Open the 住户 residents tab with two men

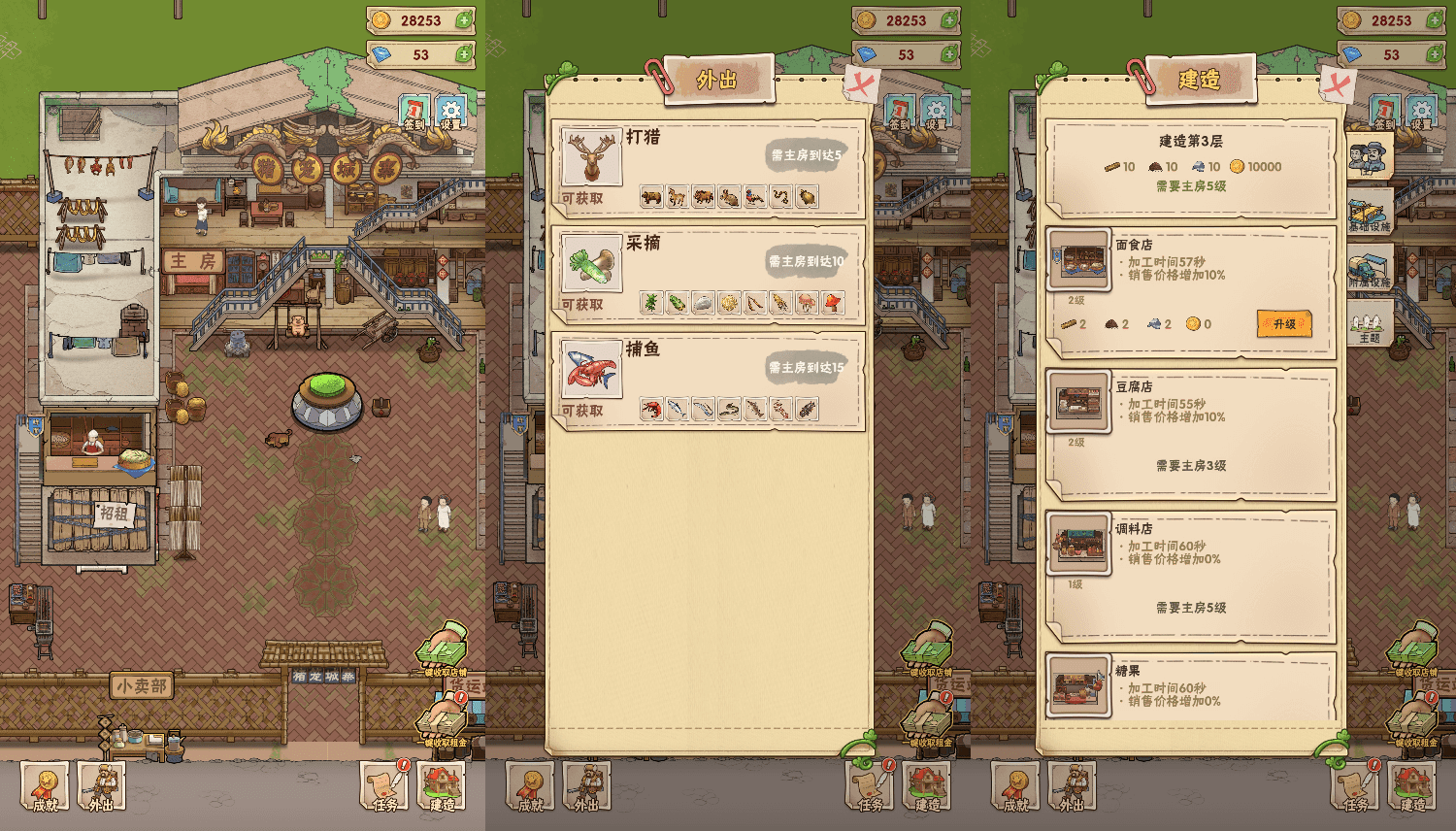click(1370, 156)
